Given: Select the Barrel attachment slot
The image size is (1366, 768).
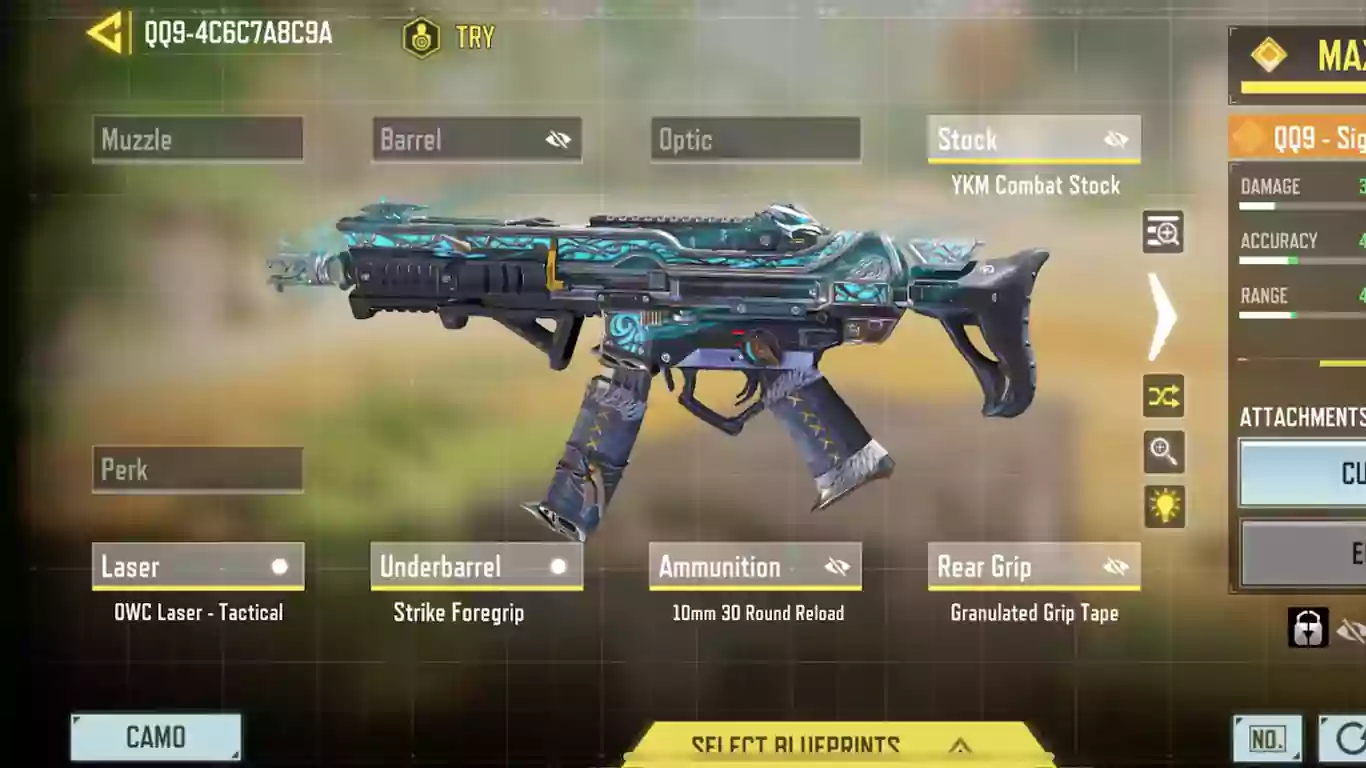Looking at the screenshot, I should [x=476, y=139].
